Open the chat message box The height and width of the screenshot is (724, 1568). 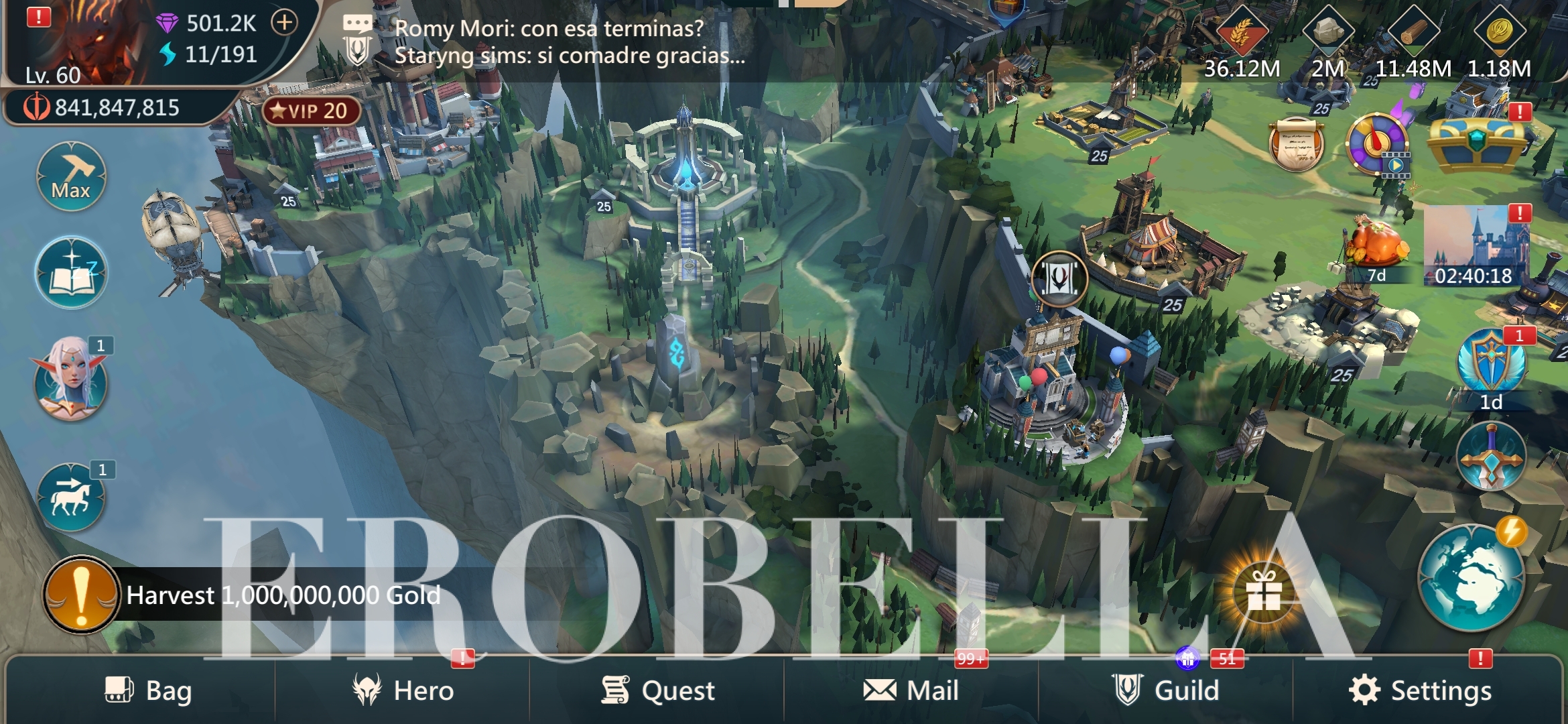tap(549, 42)
